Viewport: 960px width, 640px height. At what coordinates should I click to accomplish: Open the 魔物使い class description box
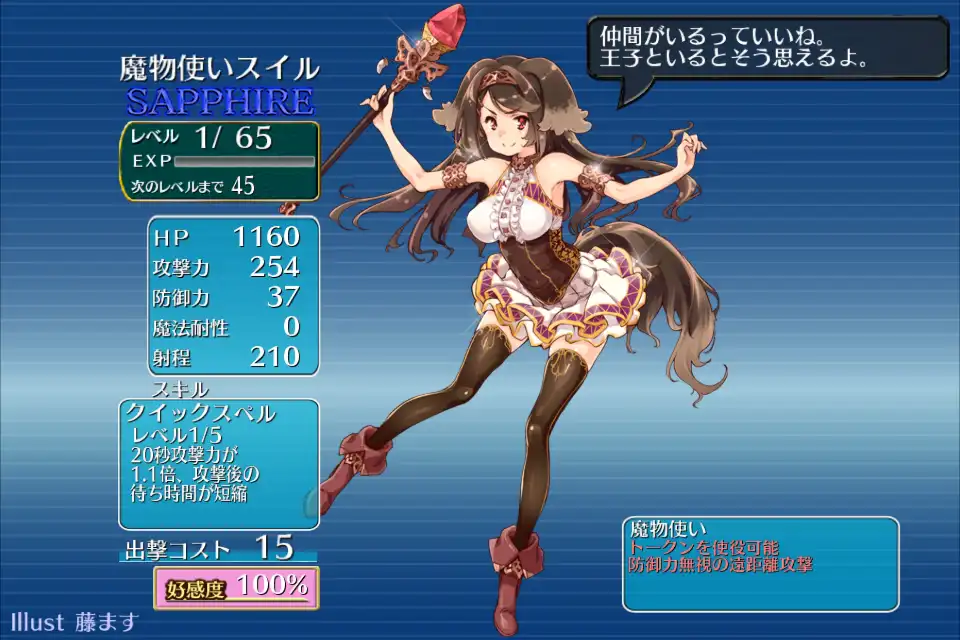[x=760, y=563]
